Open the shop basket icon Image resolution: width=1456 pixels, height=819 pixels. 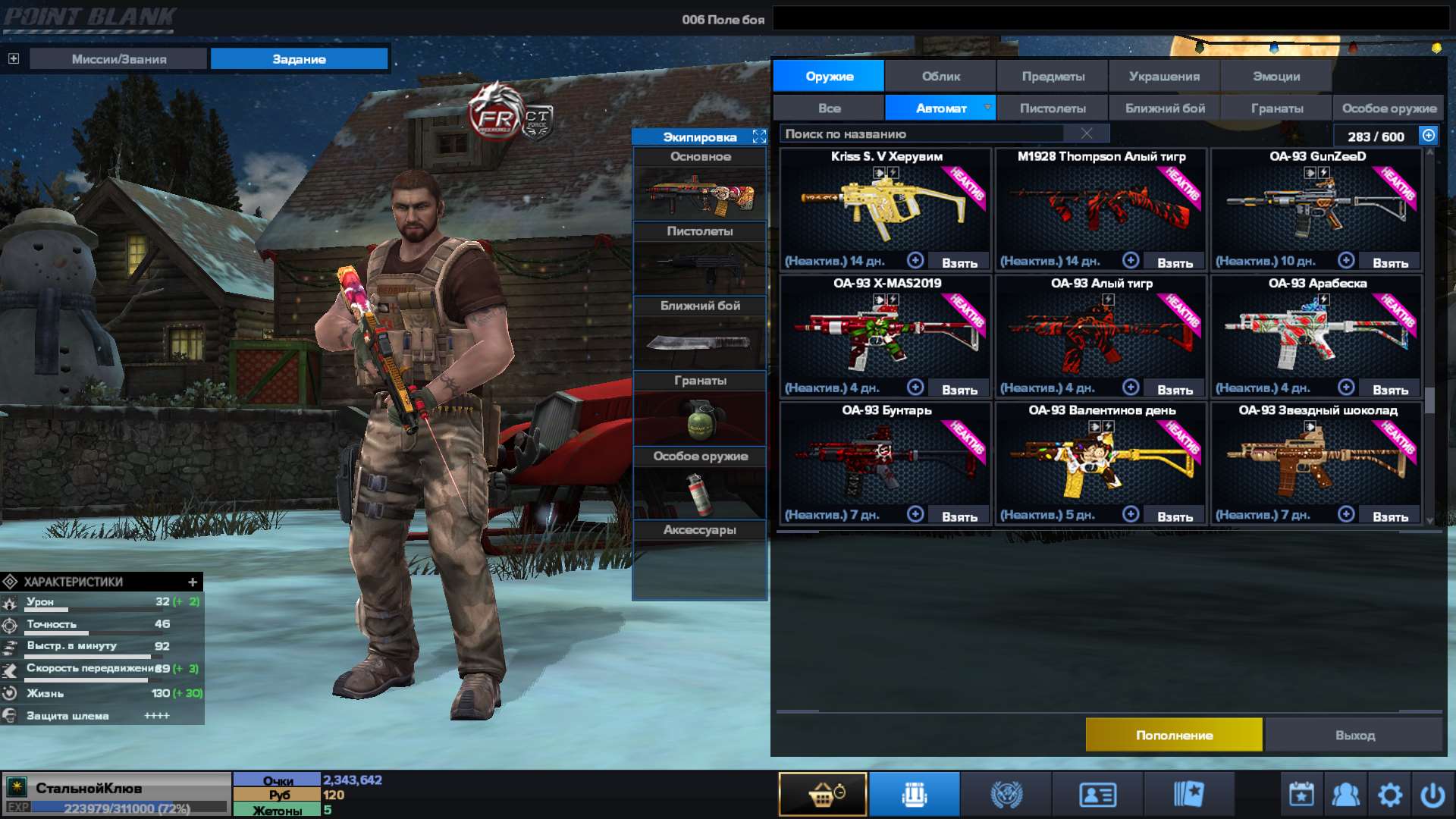pos(823,793)
